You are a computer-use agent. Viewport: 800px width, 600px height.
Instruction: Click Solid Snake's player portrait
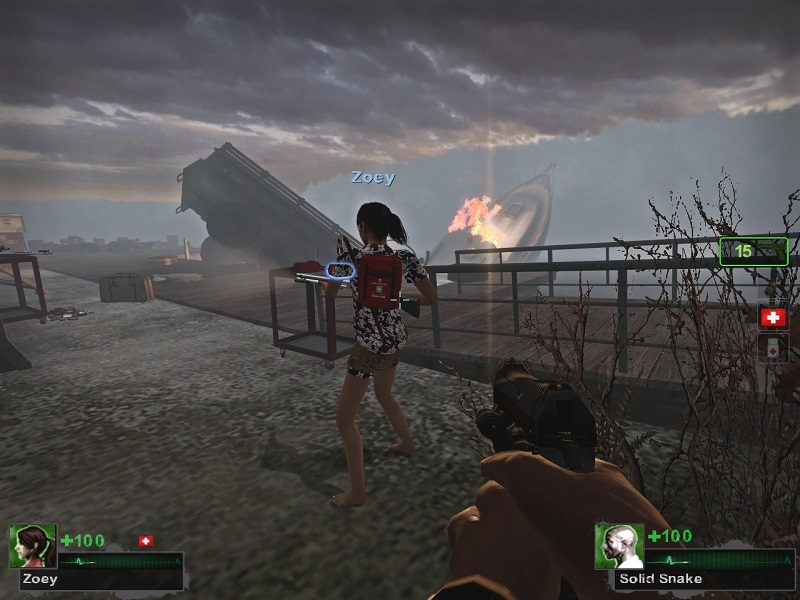tap(619, 546)
